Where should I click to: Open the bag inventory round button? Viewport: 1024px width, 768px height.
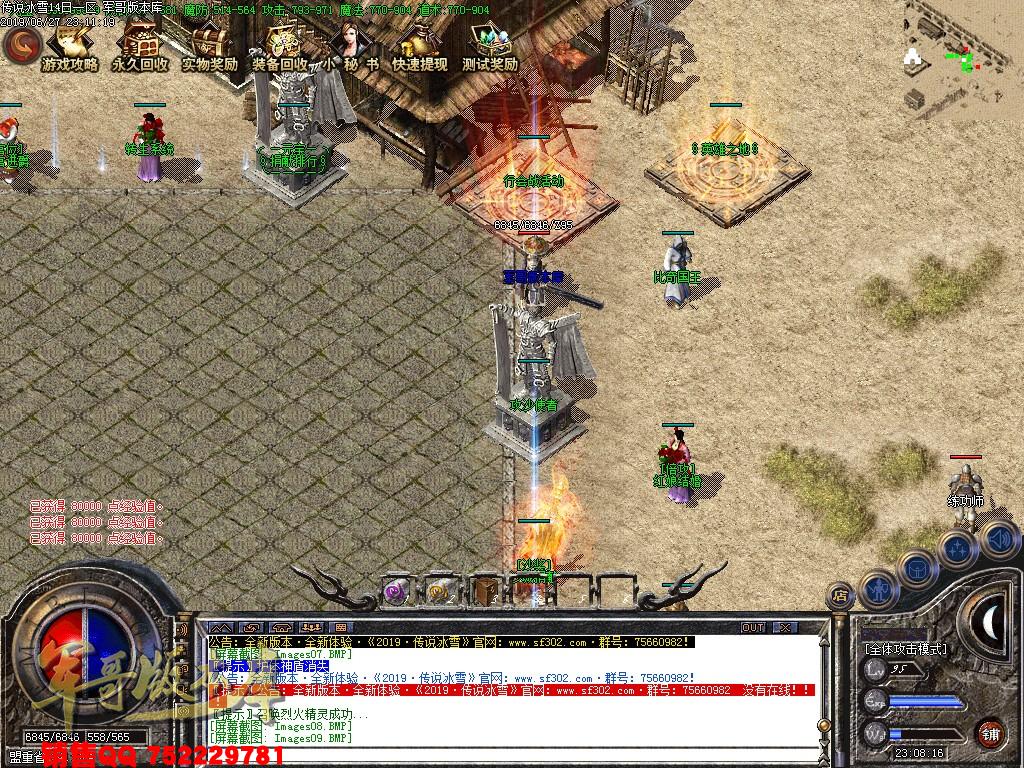tap(917, 569)
